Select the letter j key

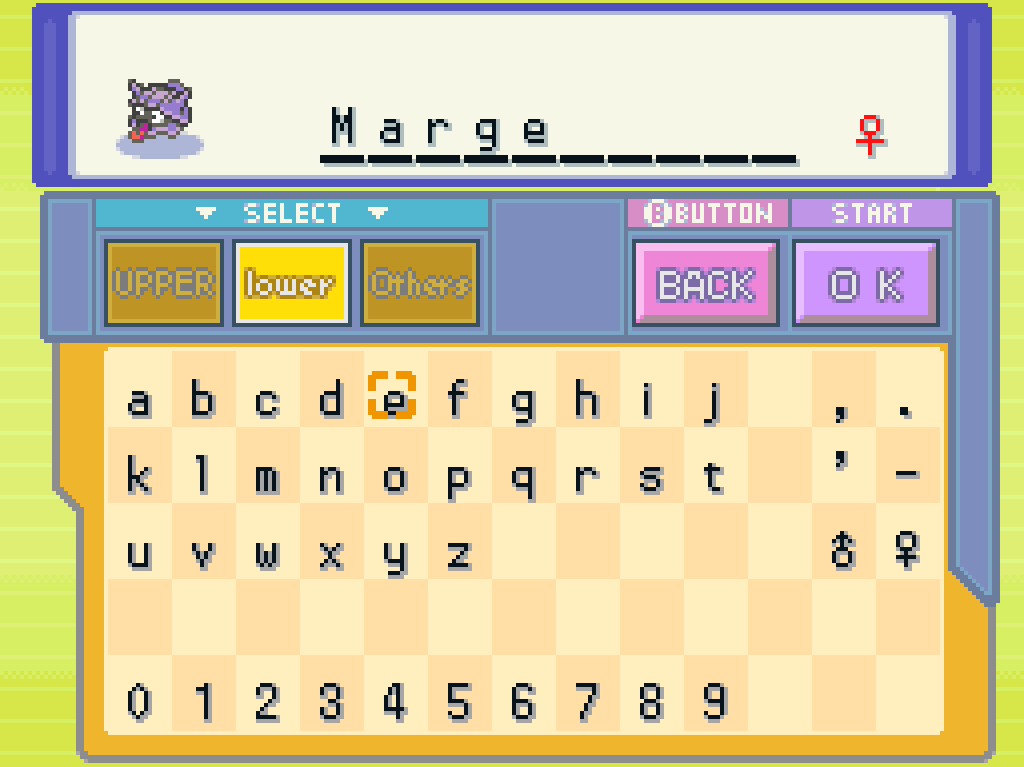coord(714,401)
